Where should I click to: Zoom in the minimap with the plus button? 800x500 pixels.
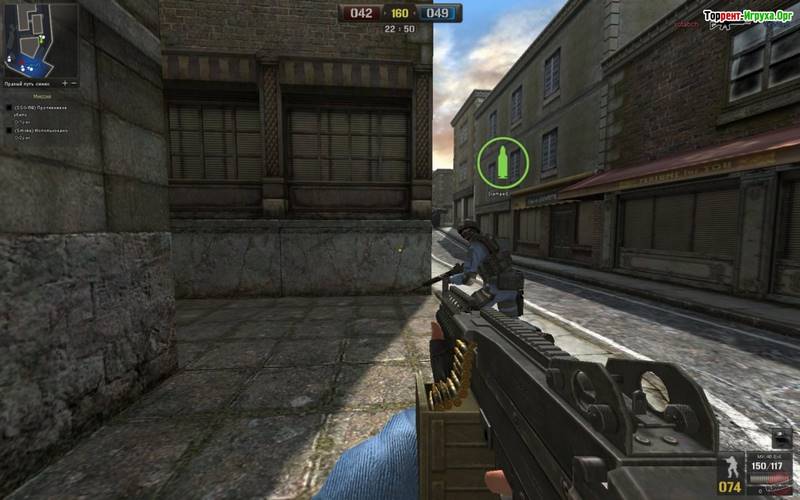62,82
